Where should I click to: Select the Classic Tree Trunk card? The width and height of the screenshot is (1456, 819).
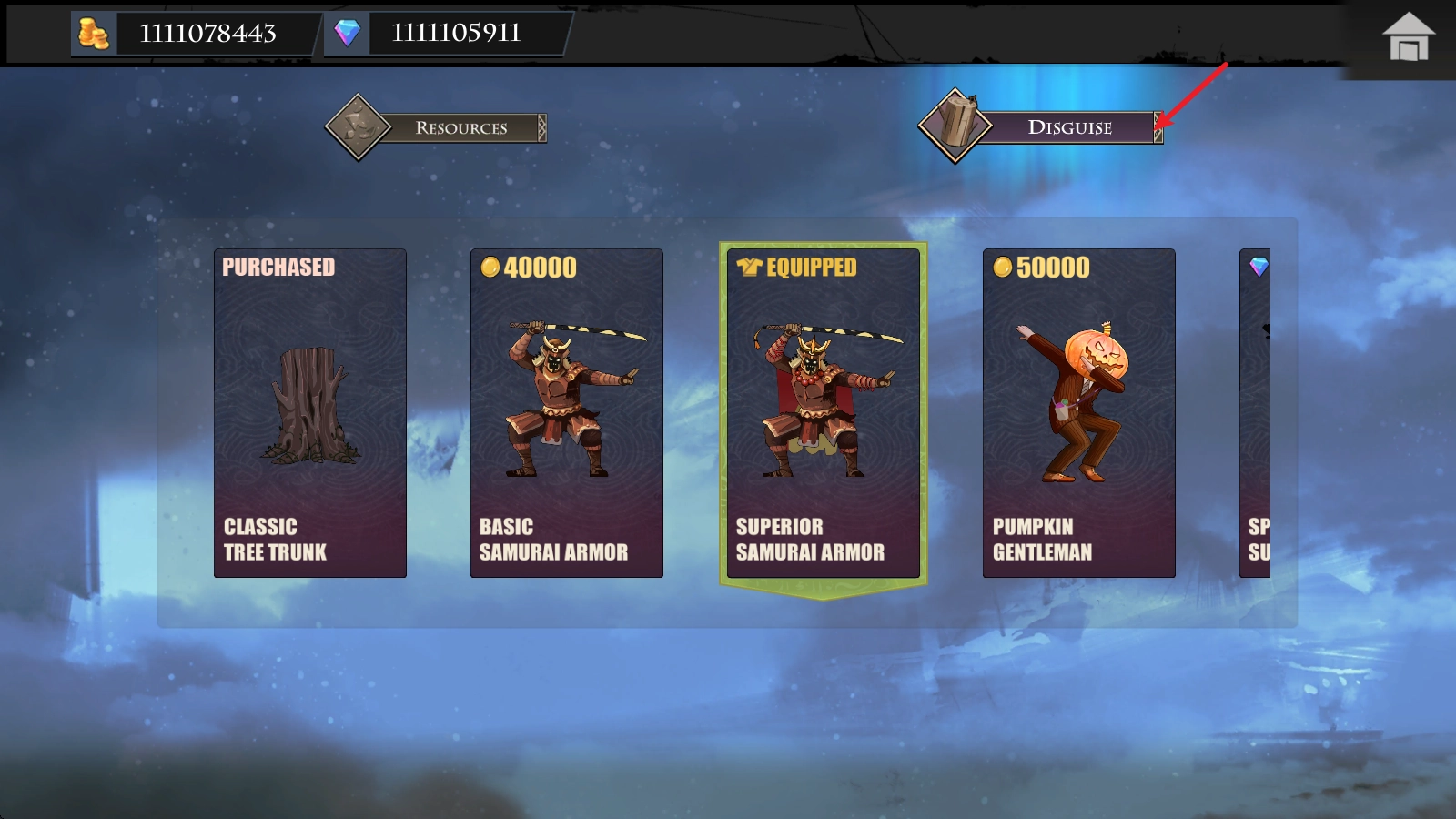[310, 413]
